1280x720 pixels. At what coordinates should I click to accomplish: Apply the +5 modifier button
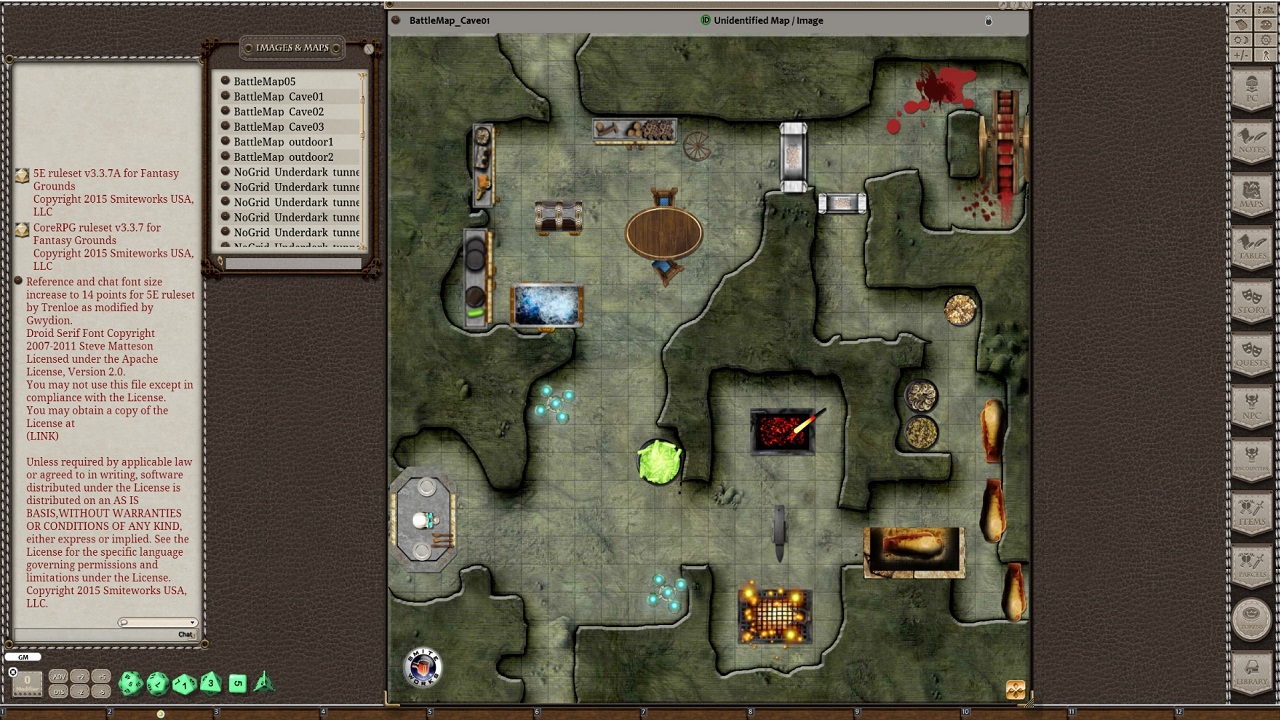100,676
